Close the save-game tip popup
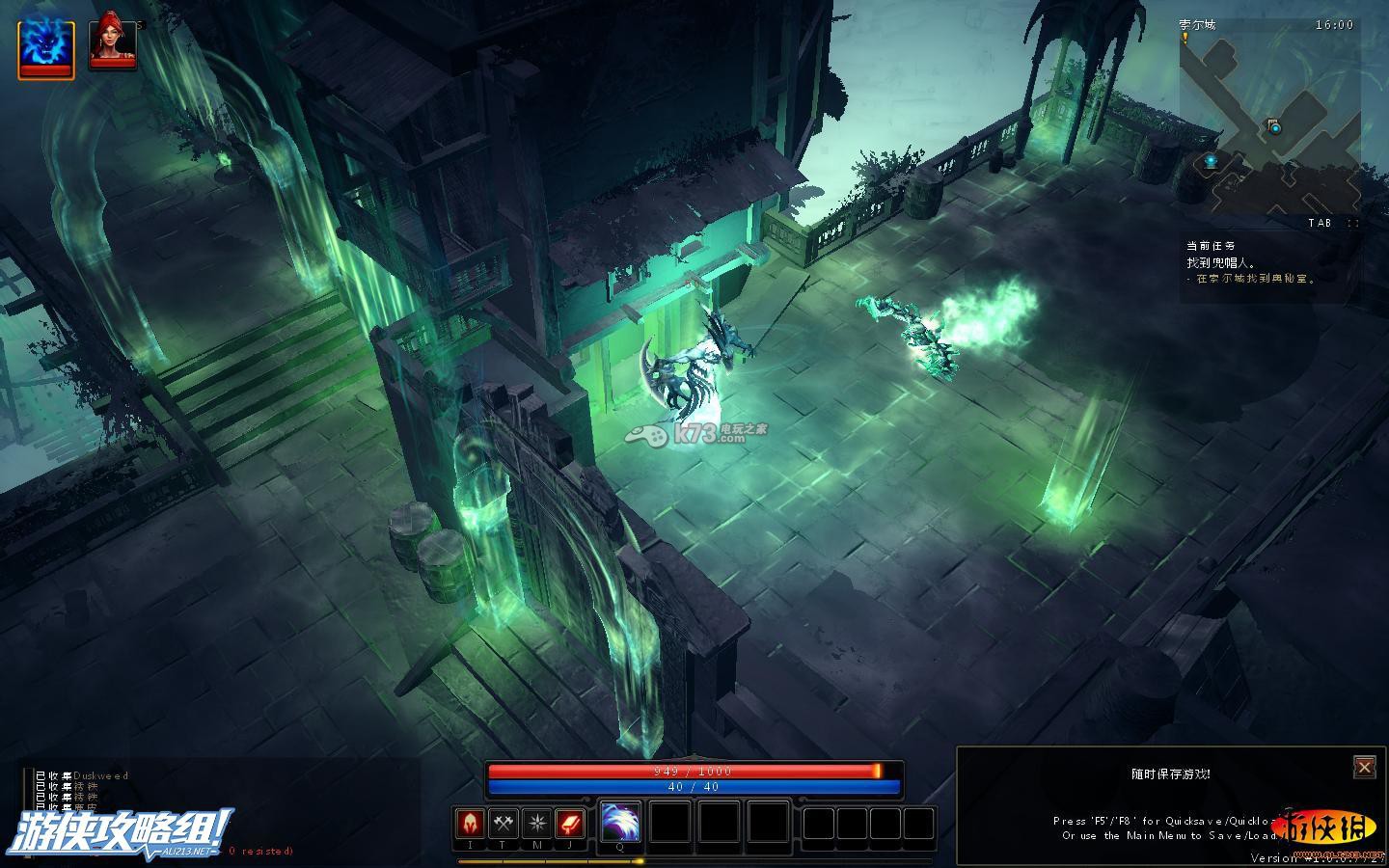 tap(1364, 767)
